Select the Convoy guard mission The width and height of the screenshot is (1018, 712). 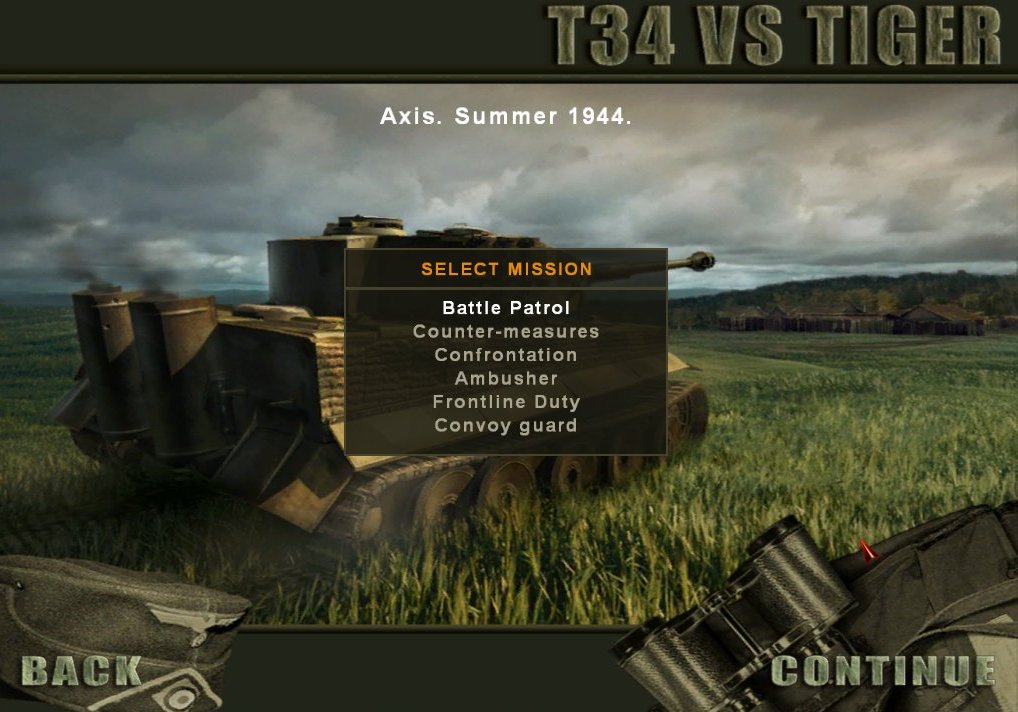point(506,426)
